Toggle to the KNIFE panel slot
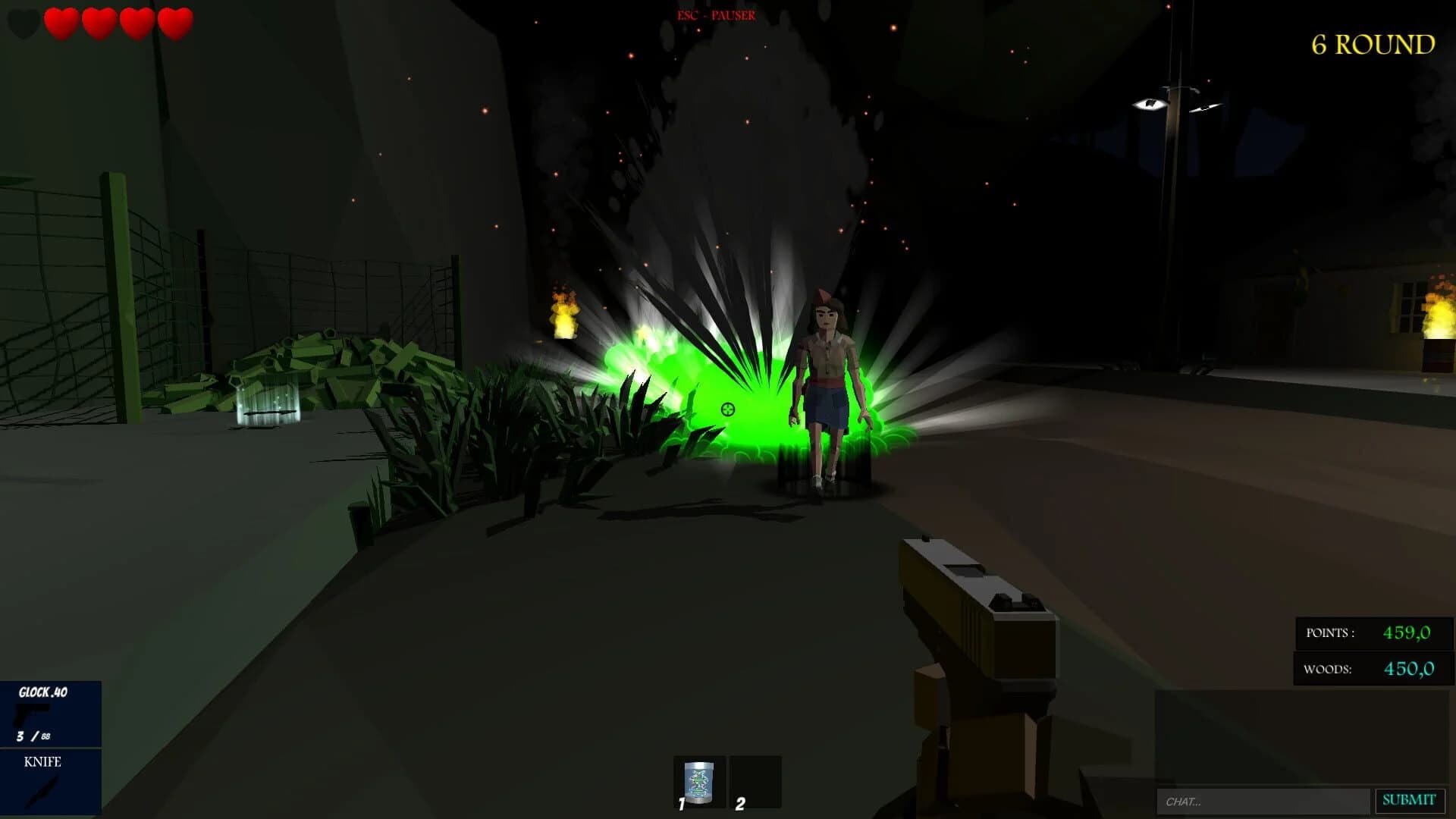 [49, 785]
